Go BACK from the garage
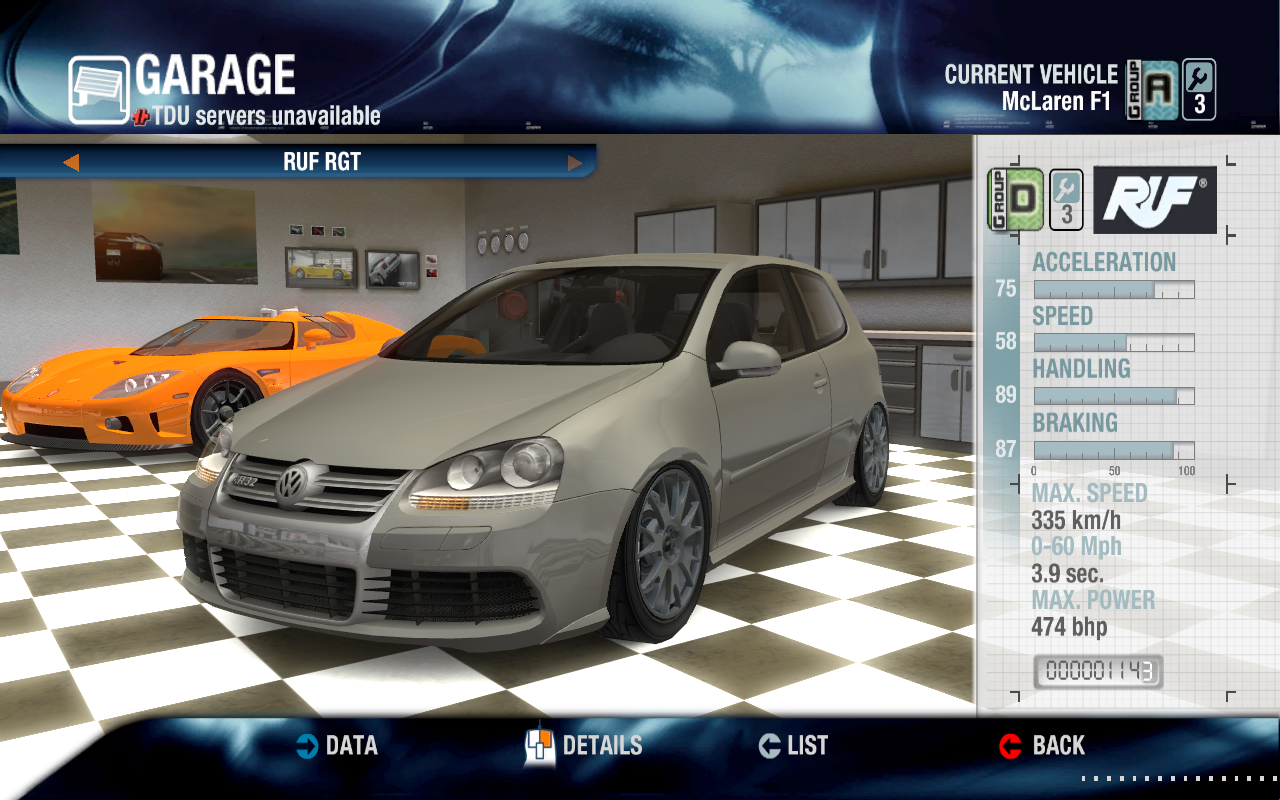Viewport: 1280px width, 800px height. pyautogui.click(x=1042, y=746)
